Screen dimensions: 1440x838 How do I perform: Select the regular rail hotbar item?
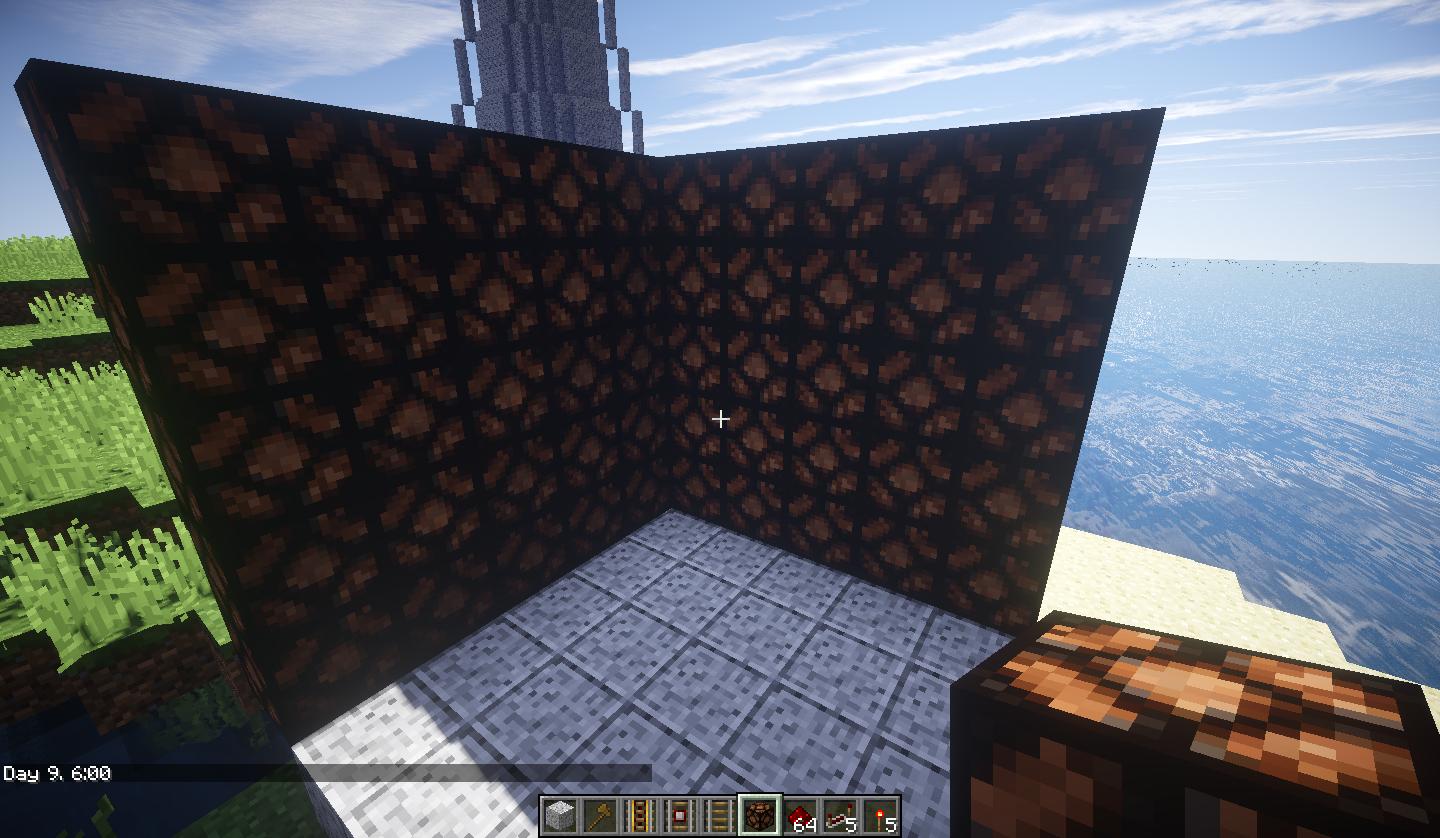tap(720, 814)
